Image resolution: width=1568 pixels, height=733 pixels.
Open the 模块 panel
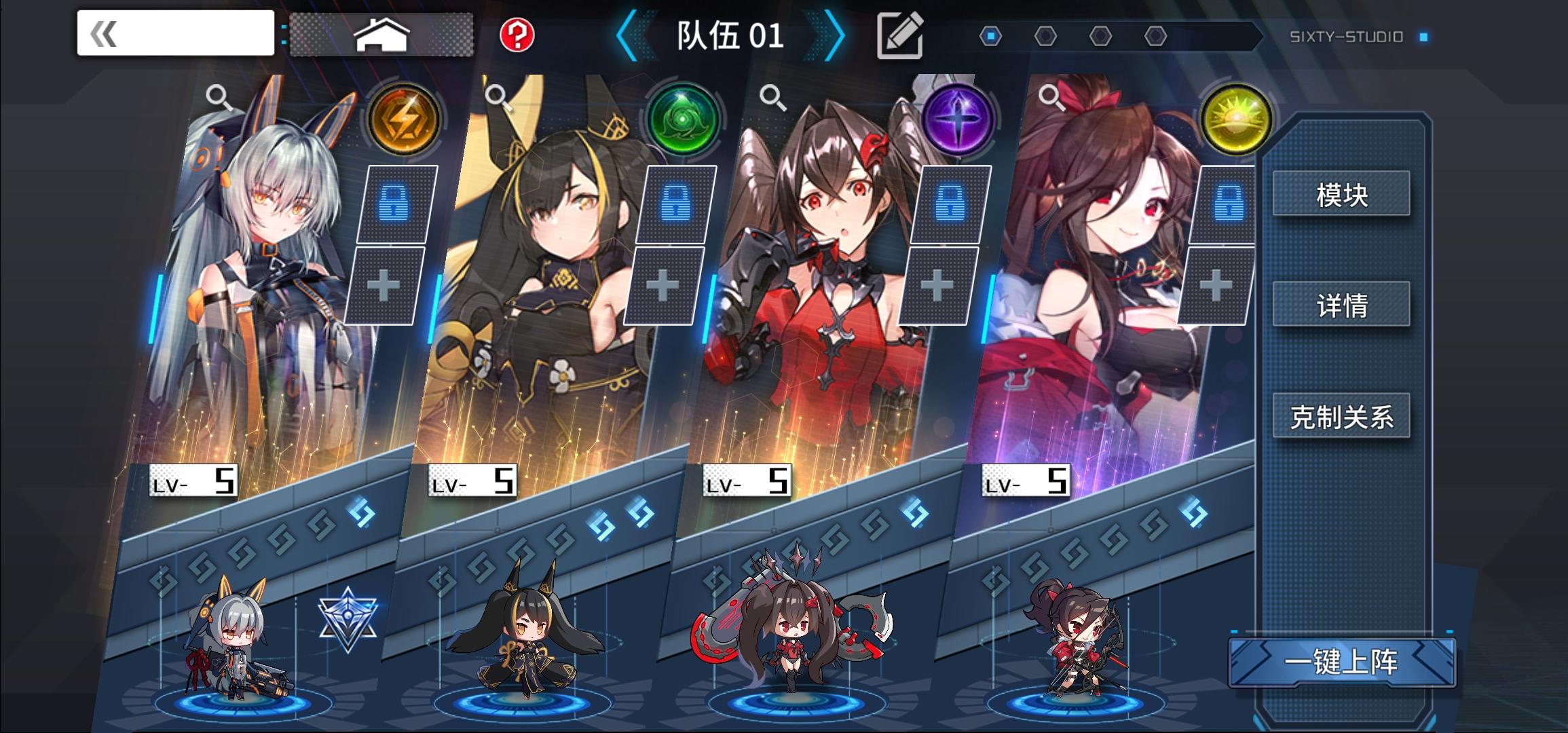point(1341,193)
